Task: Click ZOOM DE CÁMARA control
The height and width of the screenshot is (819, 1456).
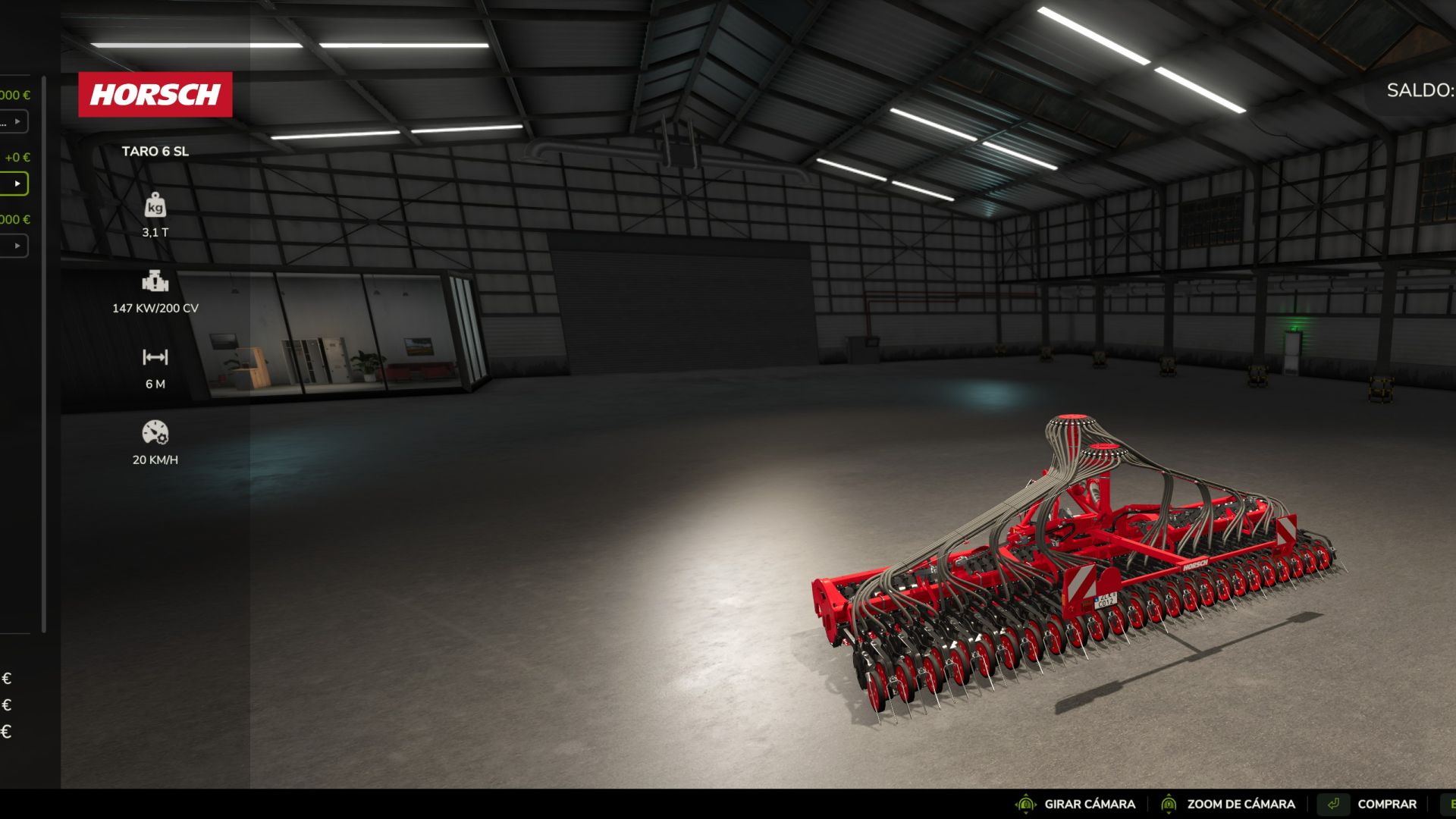Action: click(x=1241, y=804)
